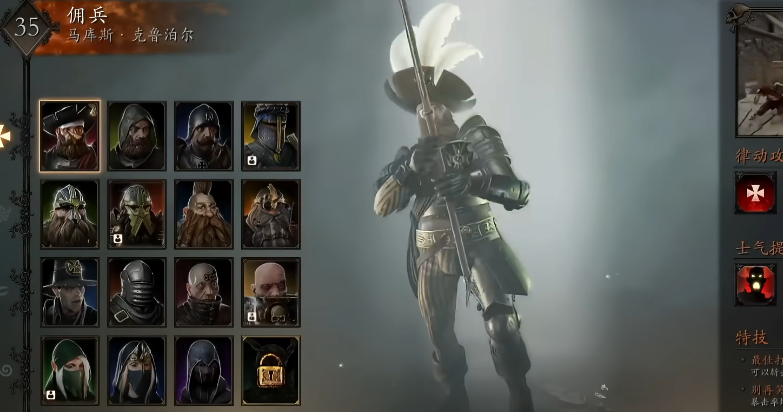Screen dimensions: 783x412
Task: Select the Ironbreaker masked dwarf portrait
Action: tap(137, 213)
